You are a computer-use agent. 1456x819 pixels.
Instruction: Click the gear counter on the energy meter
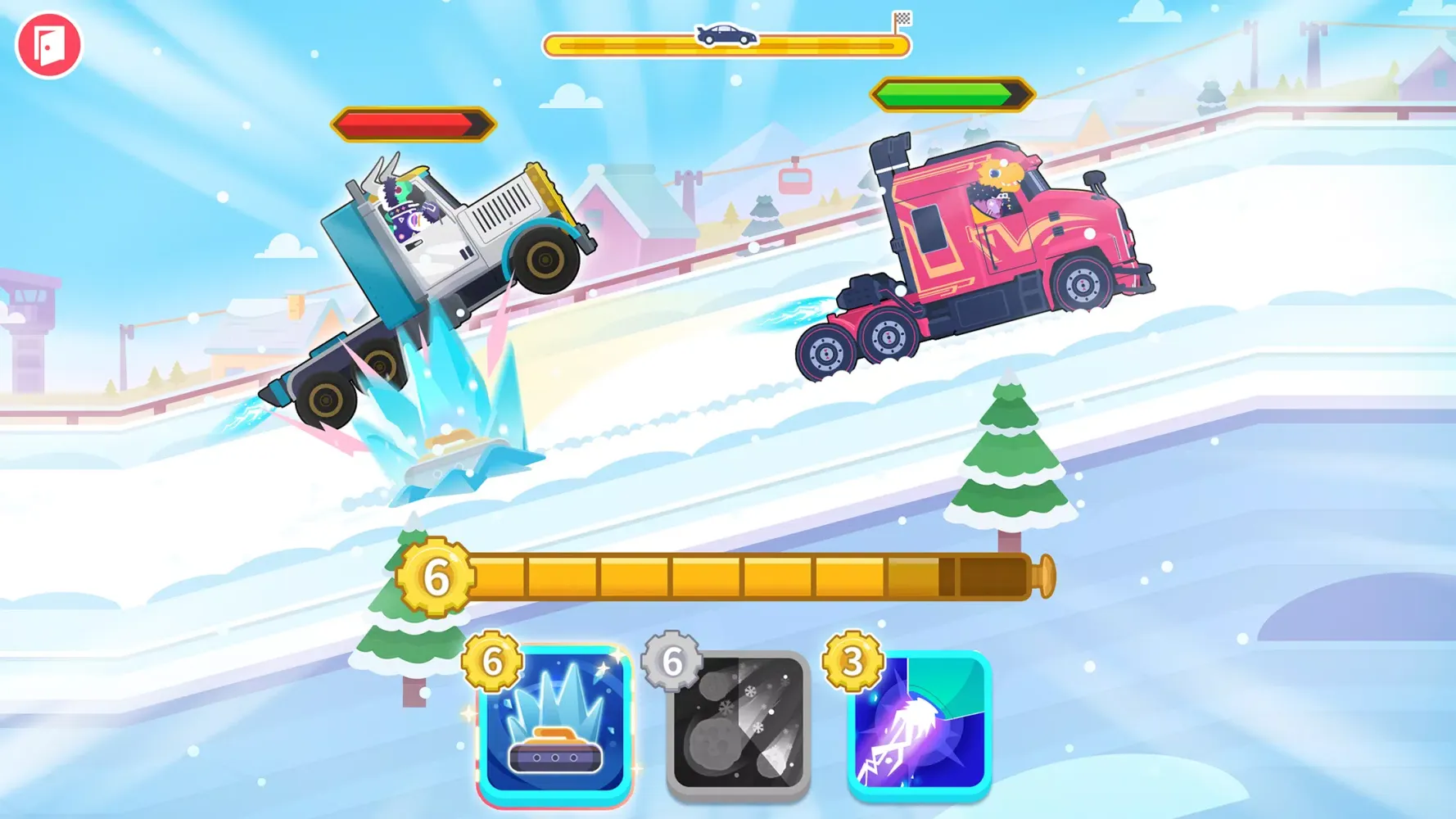[x=436, y=576]
